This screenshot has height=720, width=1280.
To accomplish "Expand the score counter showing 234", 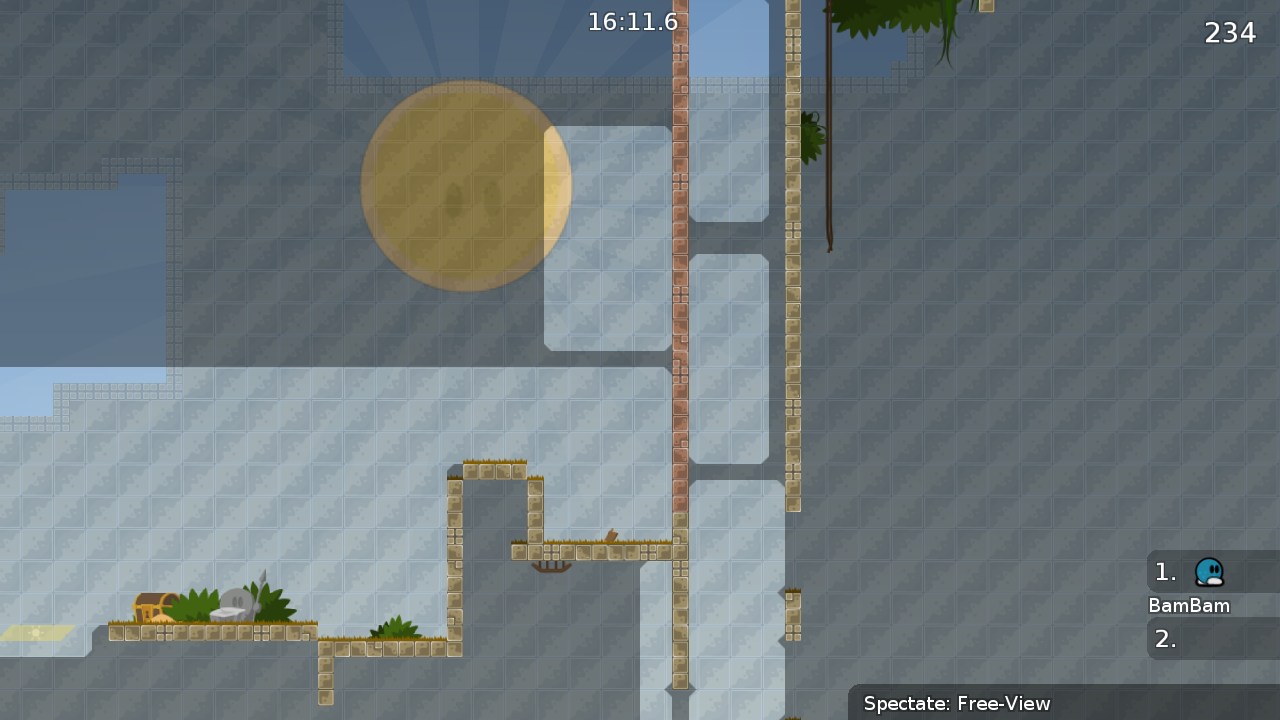I will 1232,32.
